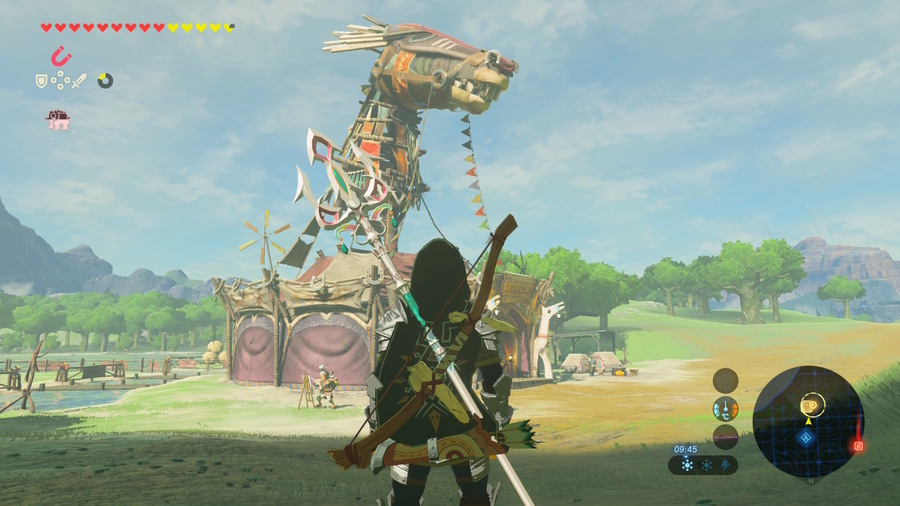The width and height of the screenshot is (900, 506).
Task: Choose the sword quick-select icon
Action: (80, 80)
